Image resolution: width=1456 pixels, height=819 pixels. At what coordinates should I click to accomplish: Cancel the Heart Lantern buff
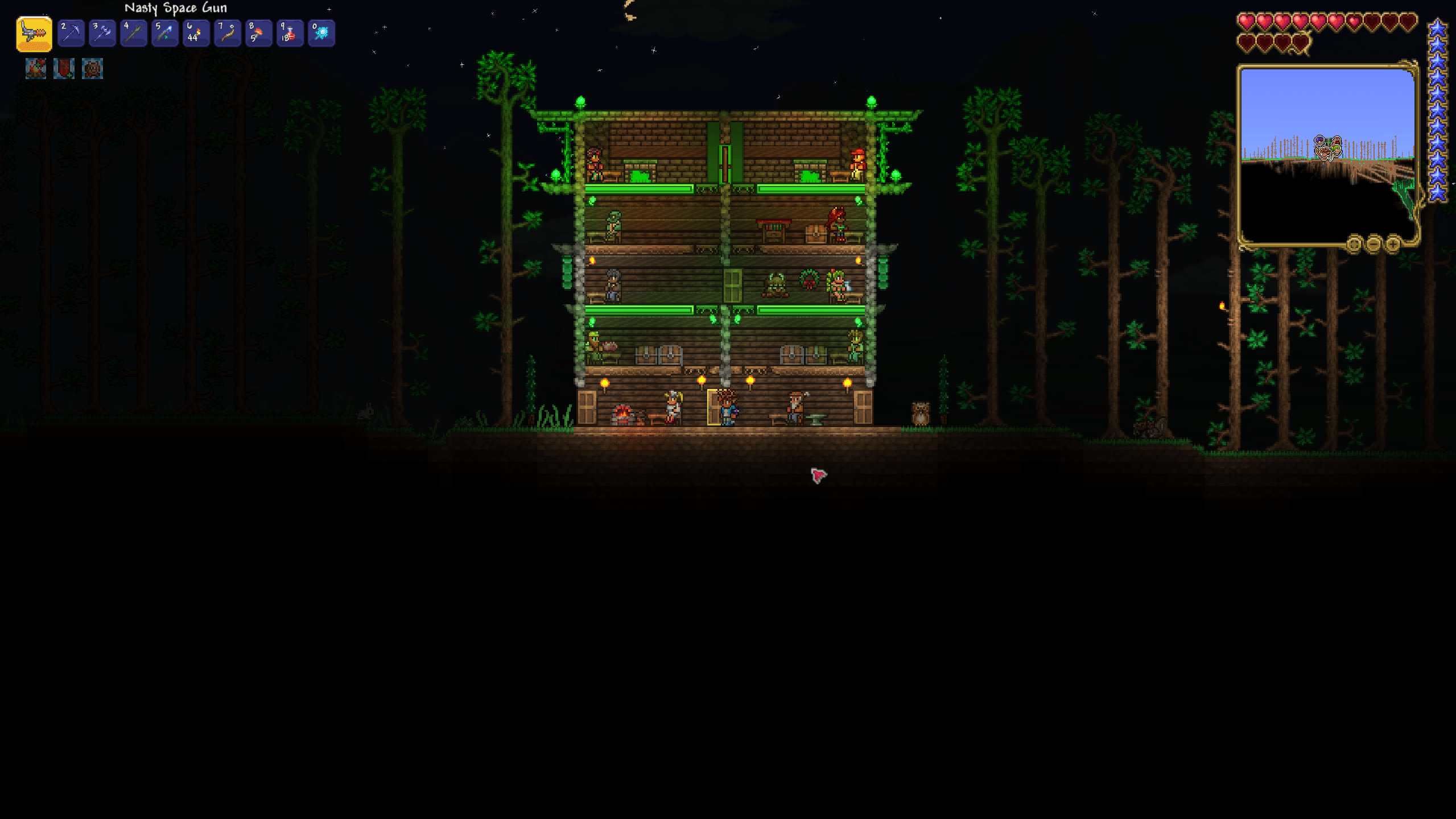click(x=64, y=69)
